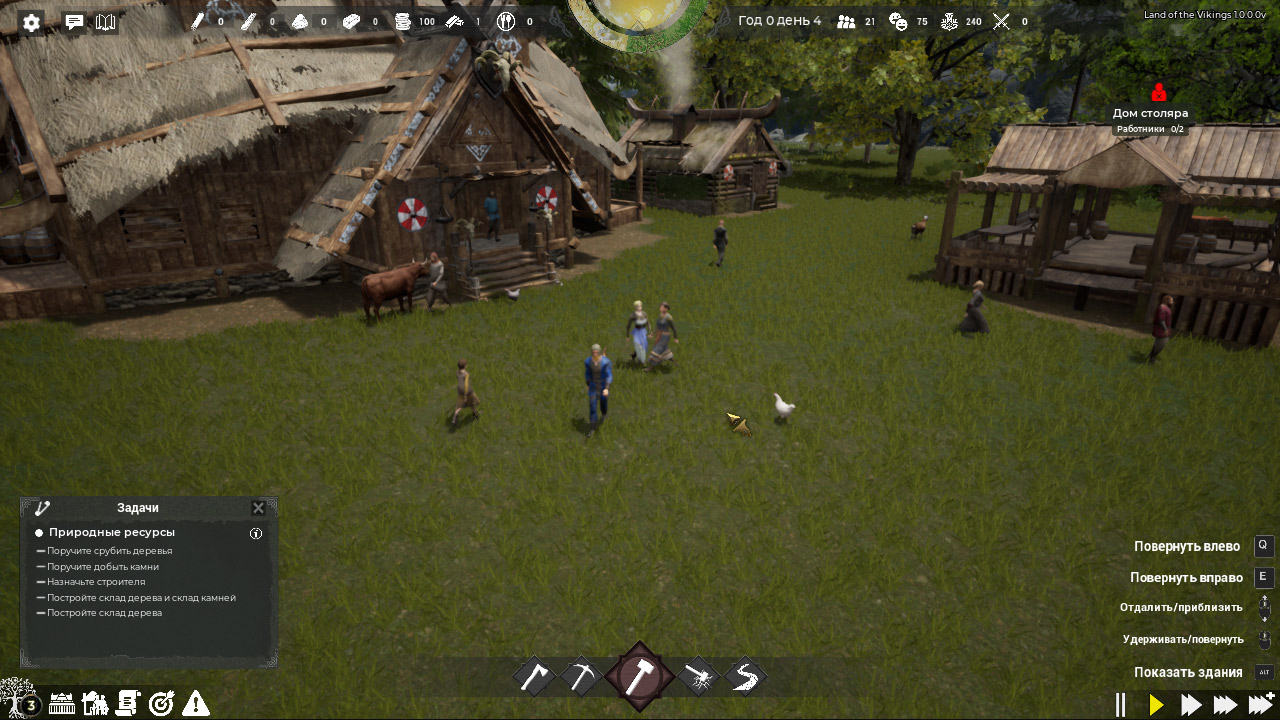This screenshot has width=1280, height=720.
Task: Open the chat bubble messages icon
Action: point(74,22)
